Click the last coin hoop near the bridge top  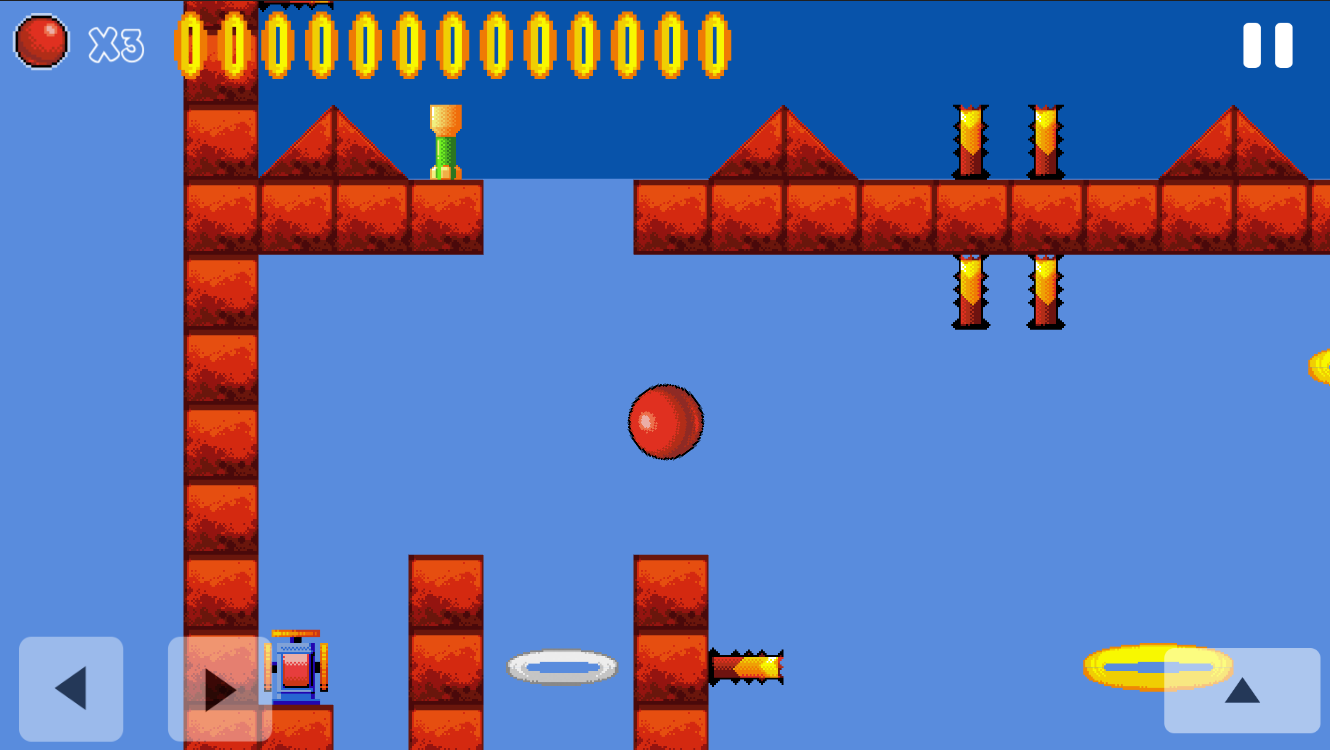point(715,44)
